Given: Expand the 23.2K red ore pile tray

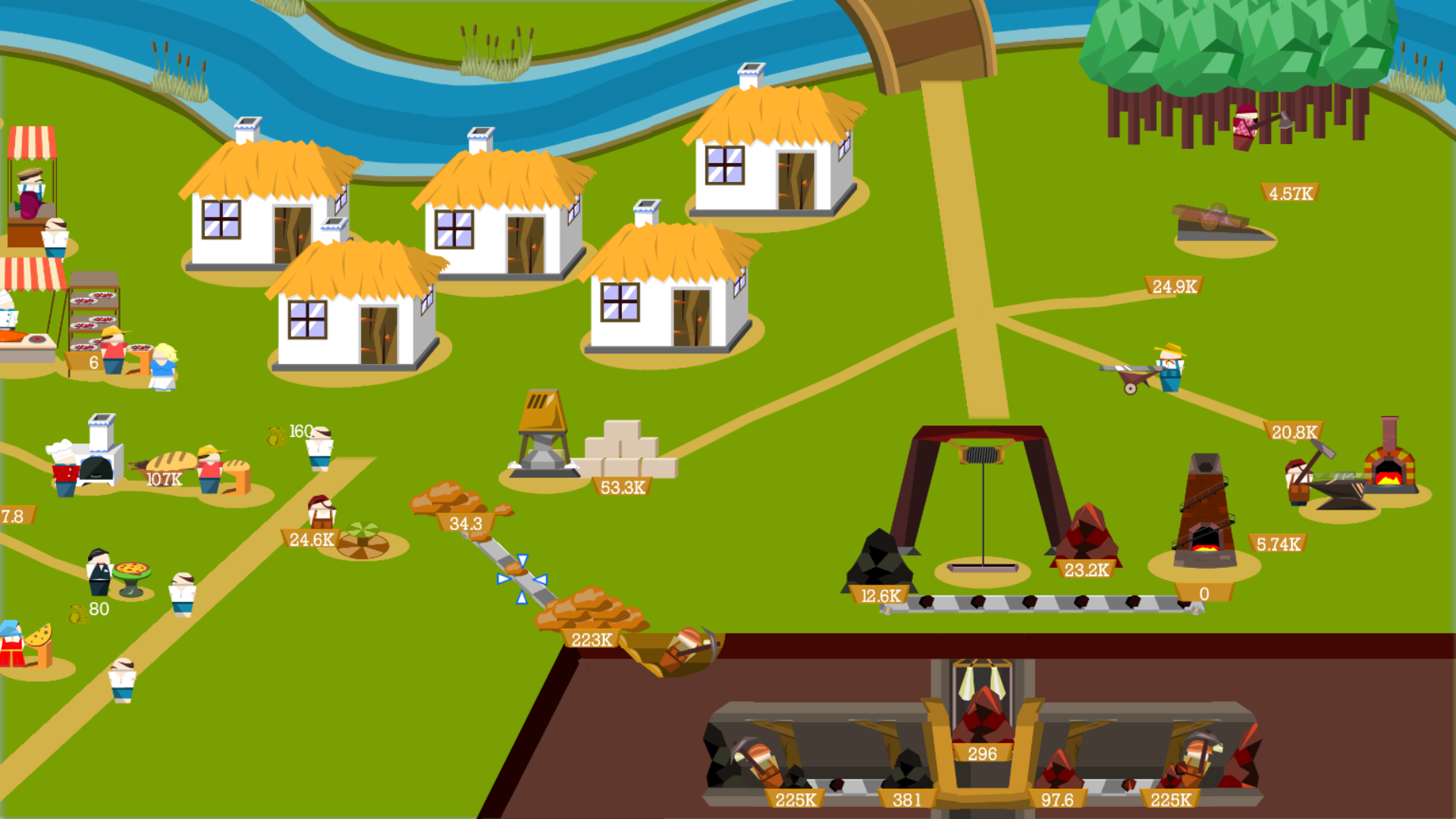Looking at the screenshot, I should point(1086,568).
